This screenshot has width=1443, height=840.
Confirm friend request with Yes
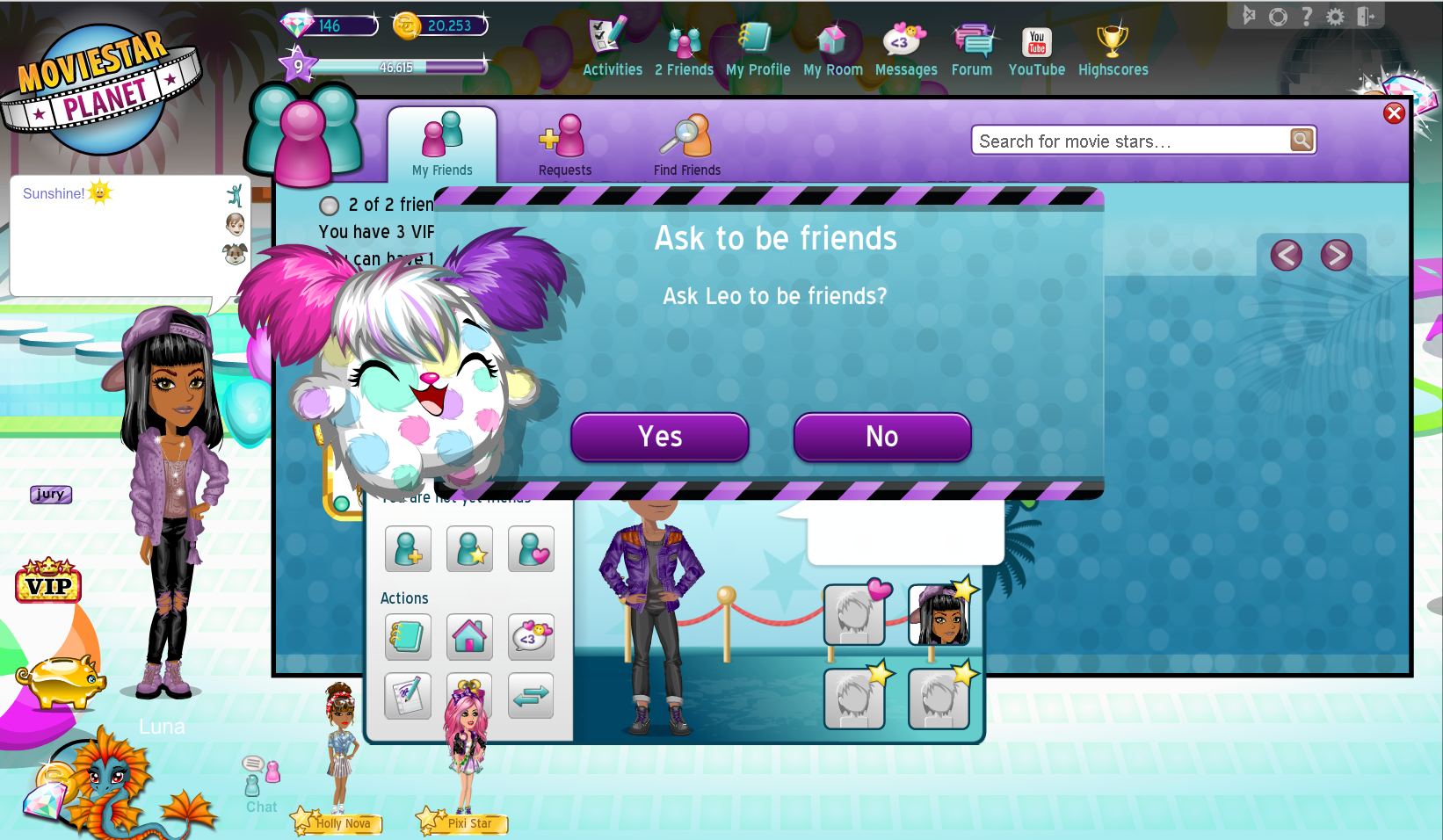point(659,437)
